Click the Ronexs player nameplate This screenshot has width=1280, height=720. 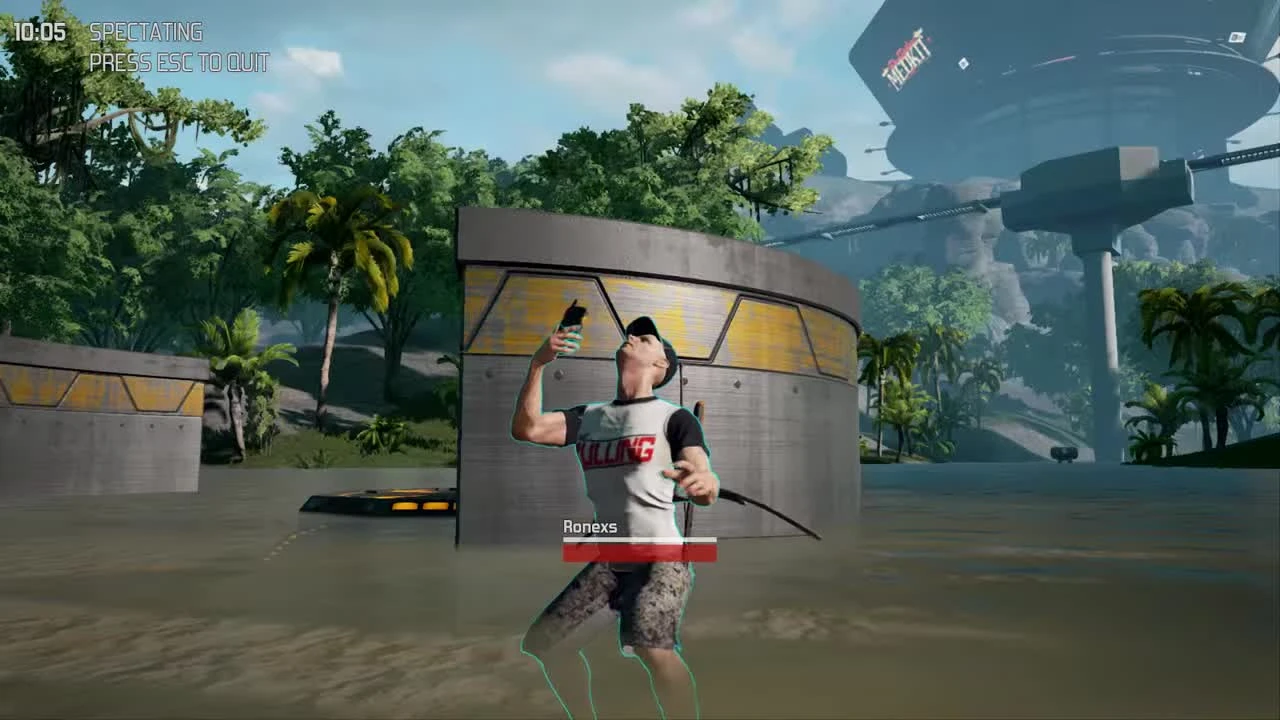coord(590,524)
